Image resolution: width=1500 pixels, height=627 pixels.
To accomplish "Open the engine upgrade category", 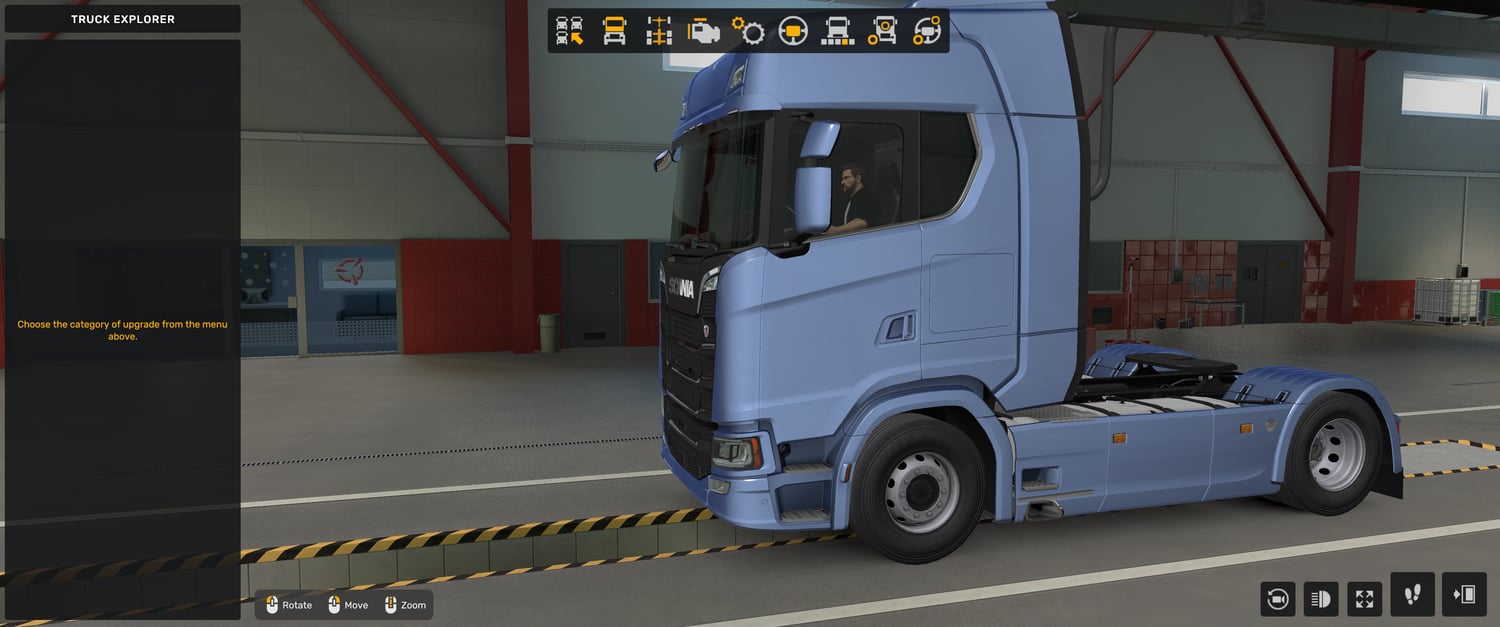I will [x=704, y=31].
